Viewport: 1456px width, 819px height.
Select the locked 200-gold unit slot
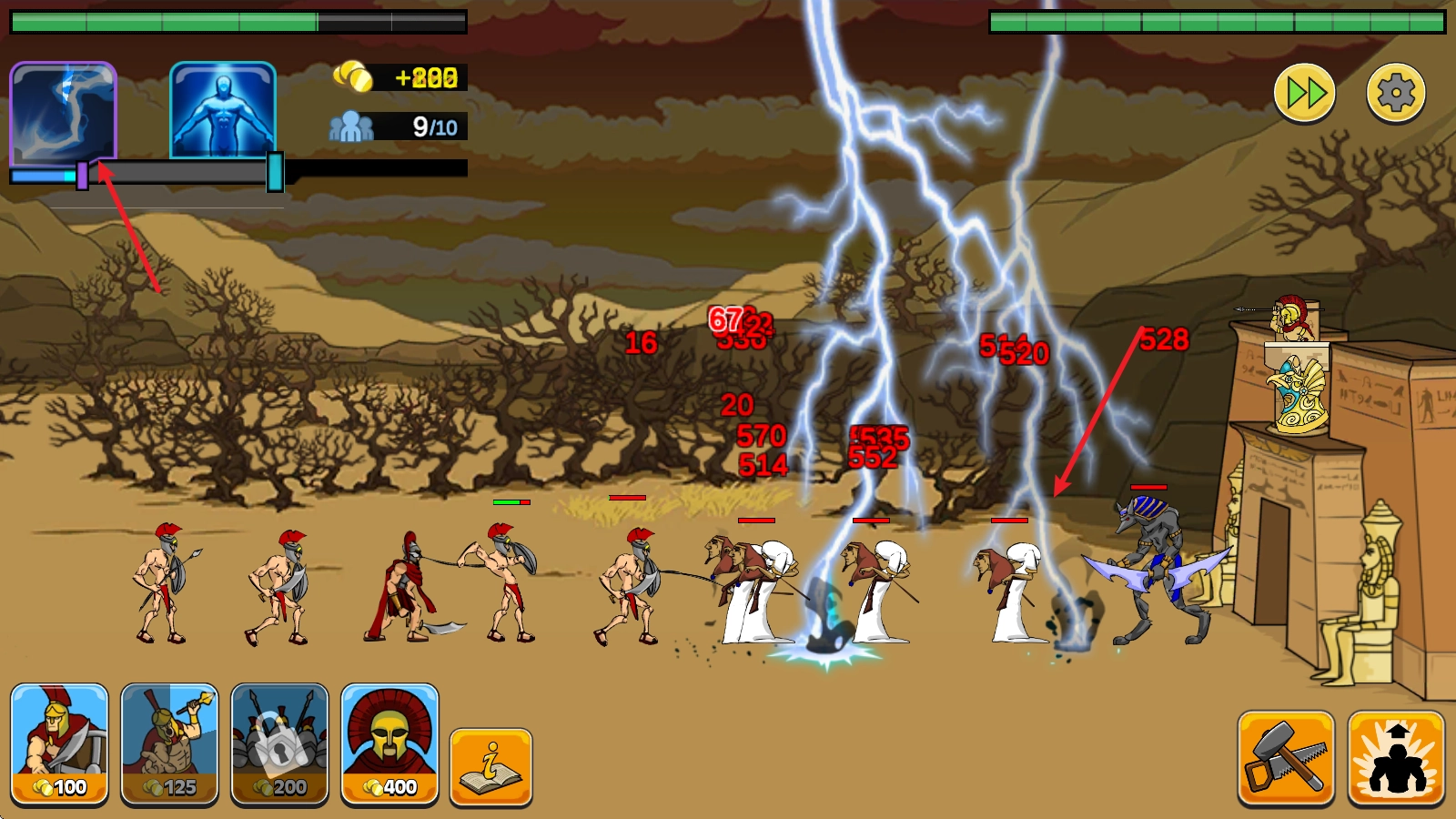point(279,744)
